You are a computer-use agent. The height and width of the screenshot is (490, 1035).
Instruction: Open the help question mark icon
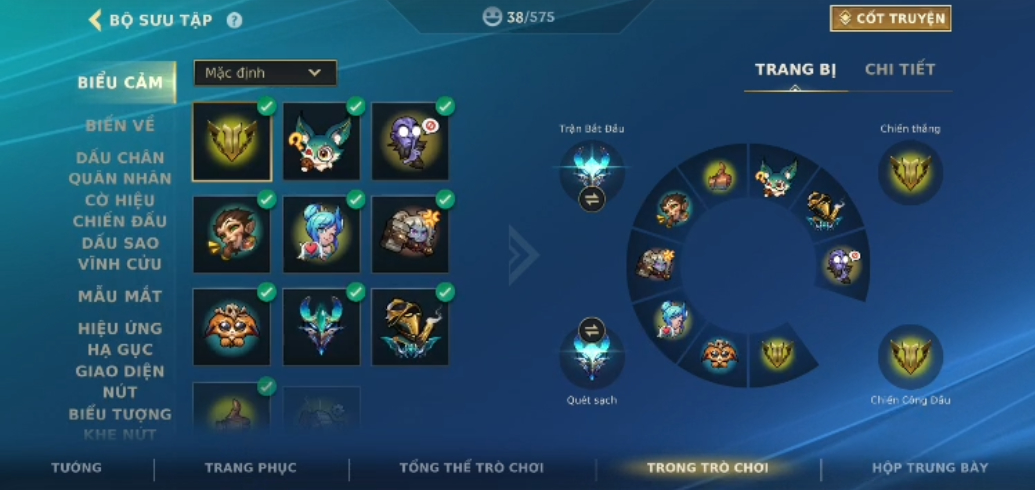(234, 20)
